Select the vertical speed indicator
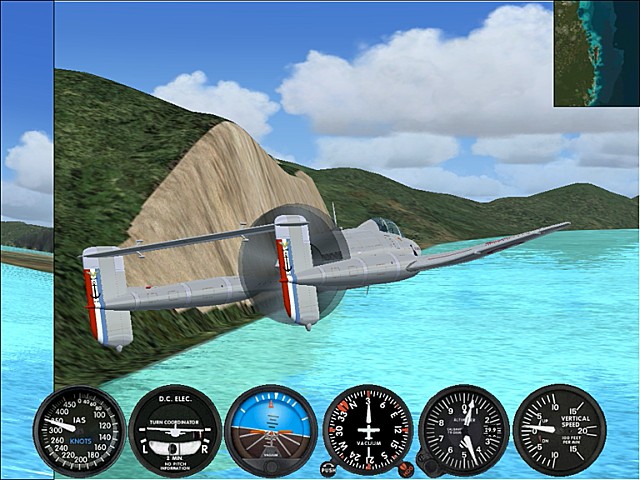Image resolution: width=640 pixels, height=480 pixels. point(559,429)
